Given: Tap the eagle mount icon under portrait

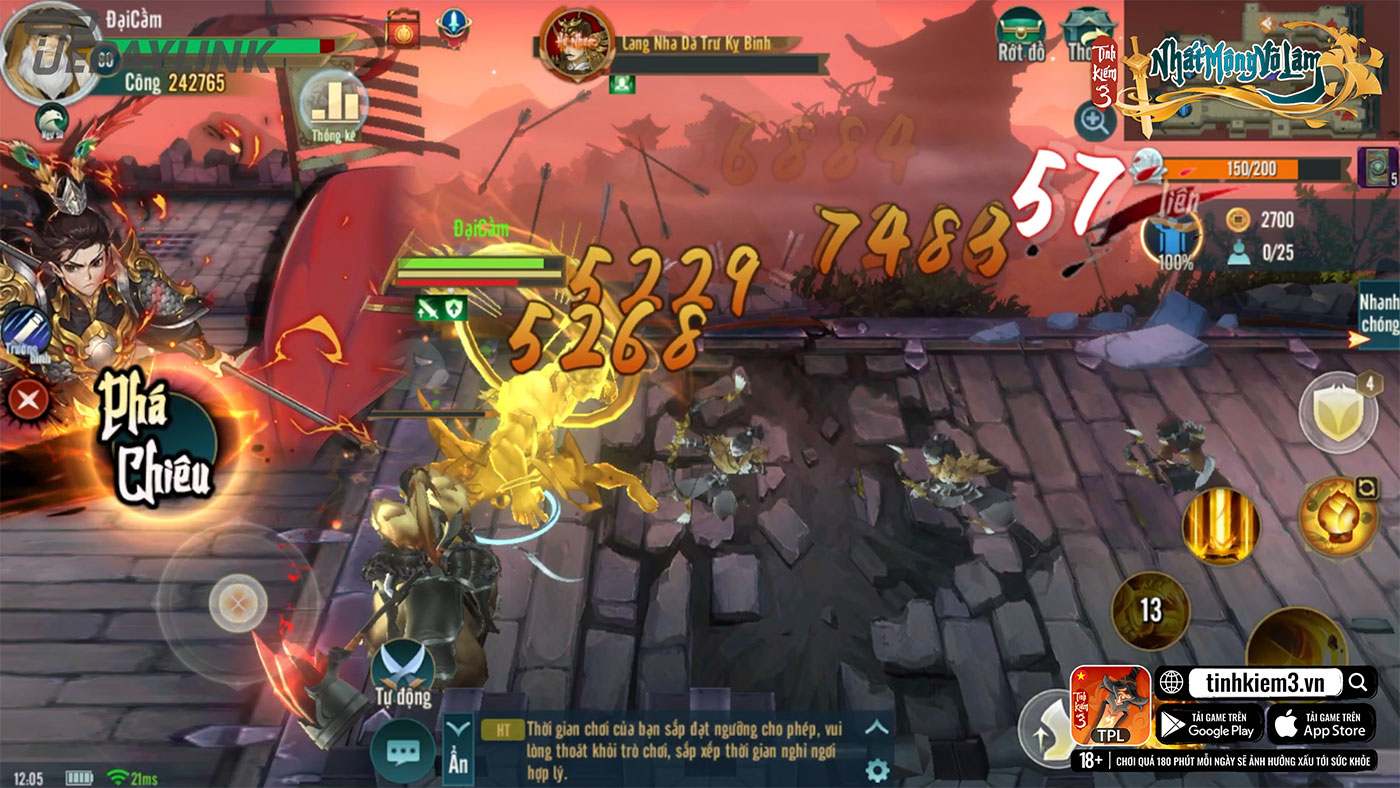Looking at the screenshot, I should (x=50, y=121).
